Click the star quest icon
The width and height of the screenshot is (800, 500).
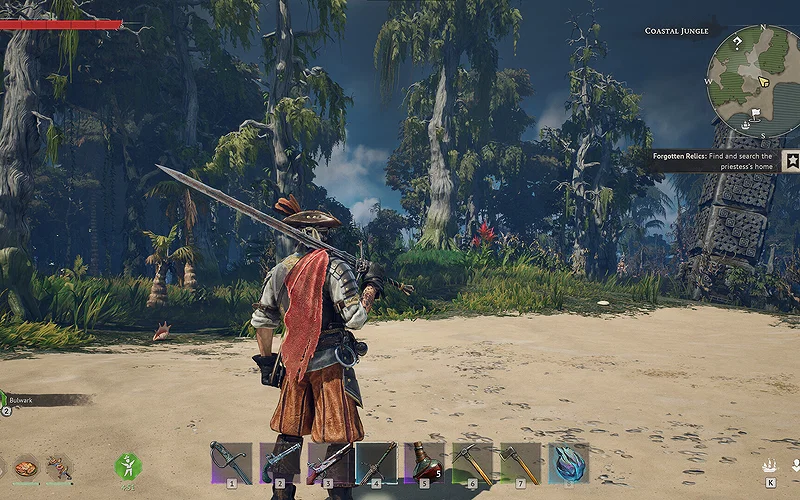point(791,160)
